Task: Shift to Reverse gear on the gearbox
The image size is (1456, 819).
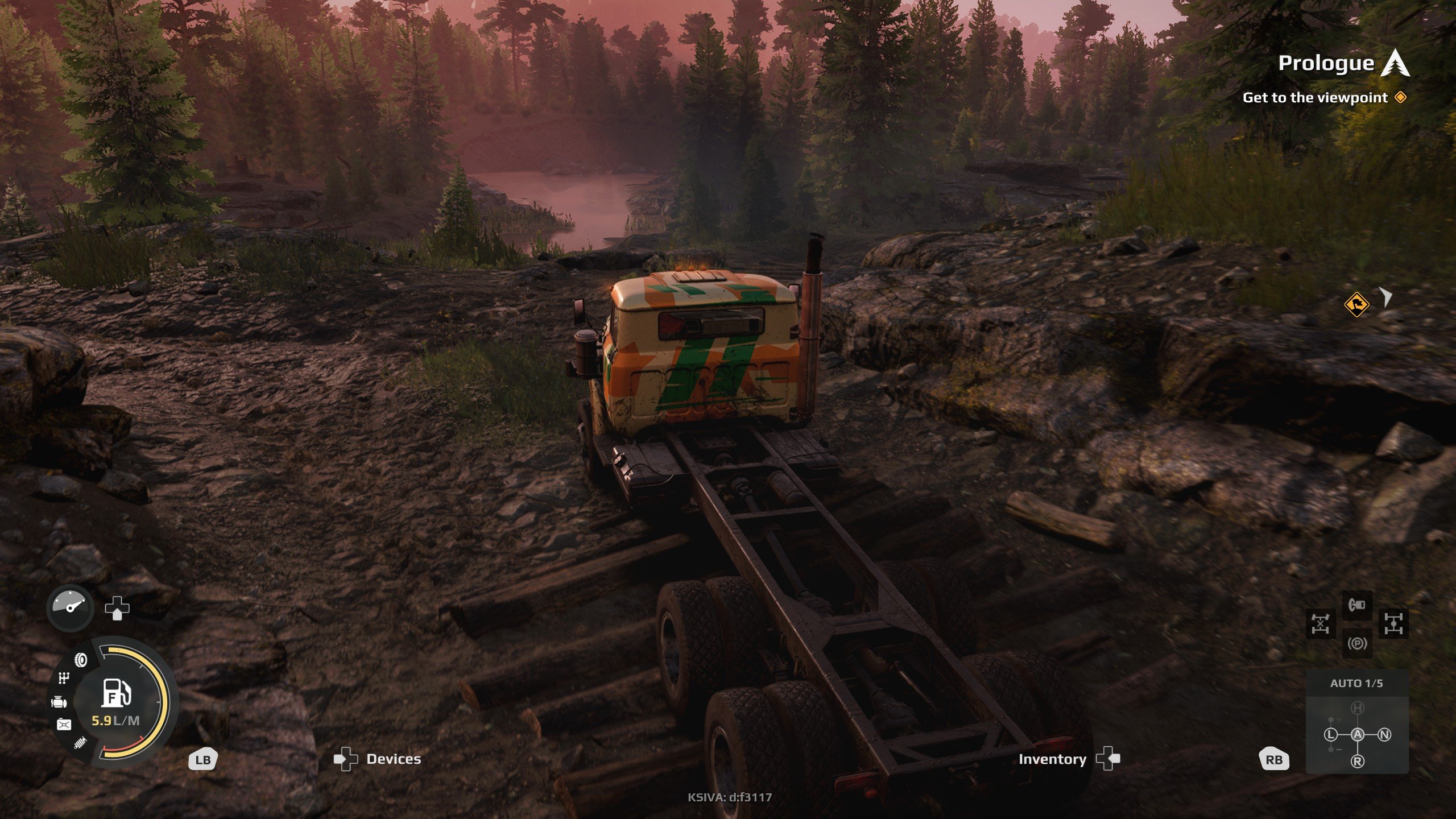Action: tap(1357, 761)
